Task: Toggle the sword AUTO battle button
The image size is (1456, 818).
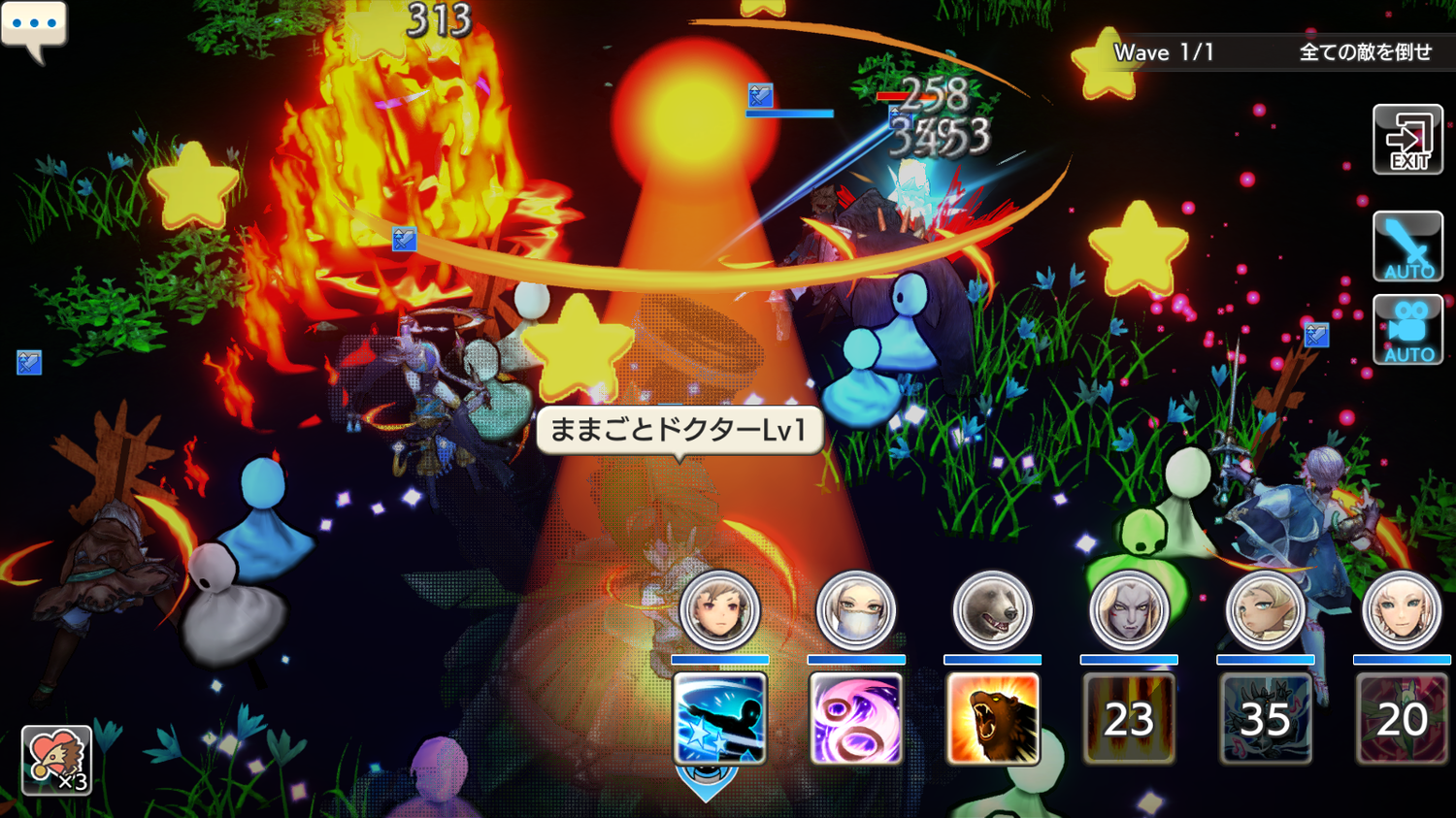Action: [x=1407, y=246]
